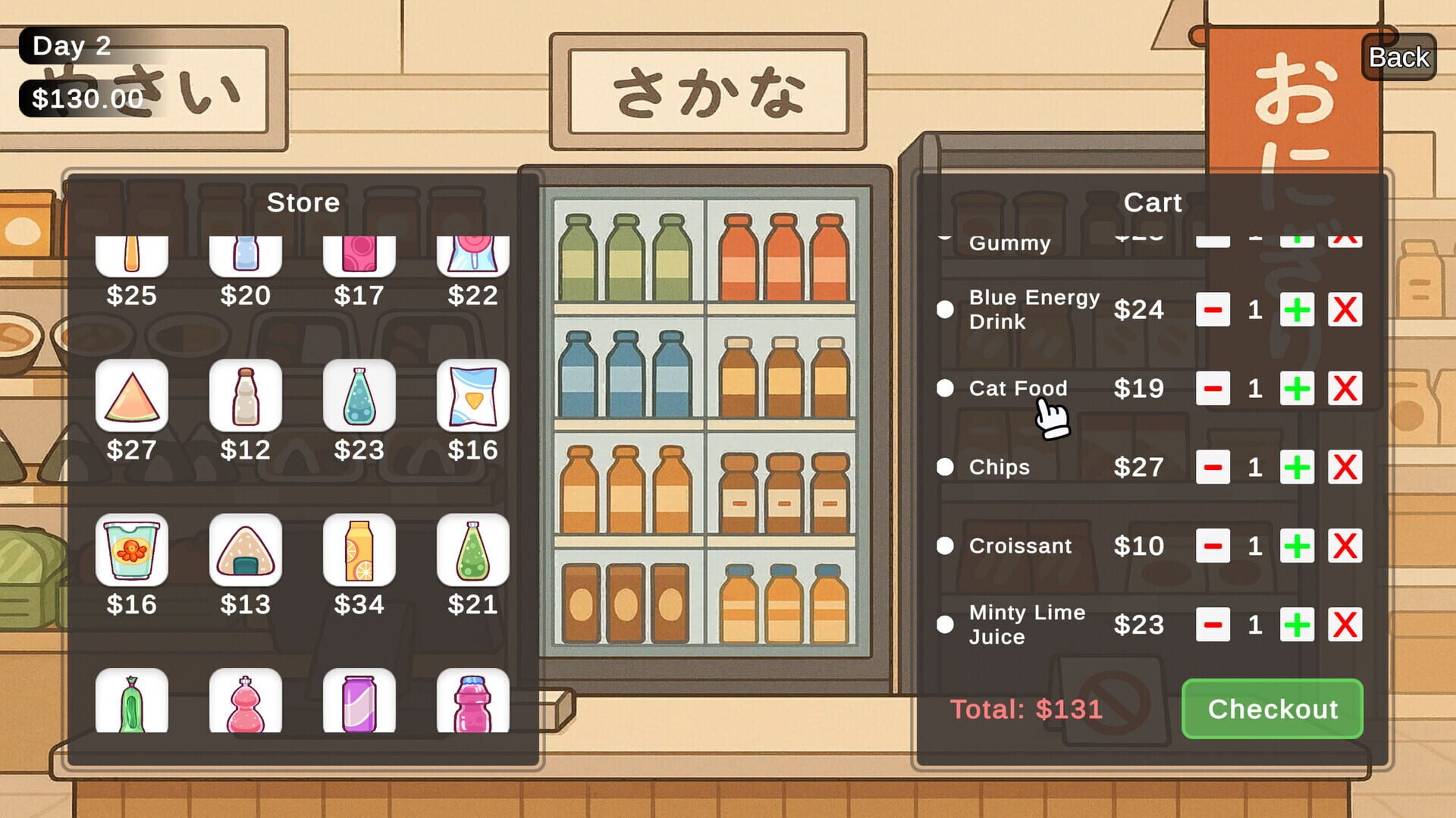
Task: Pick the octopus snack jar item
Action: [132, 550]
